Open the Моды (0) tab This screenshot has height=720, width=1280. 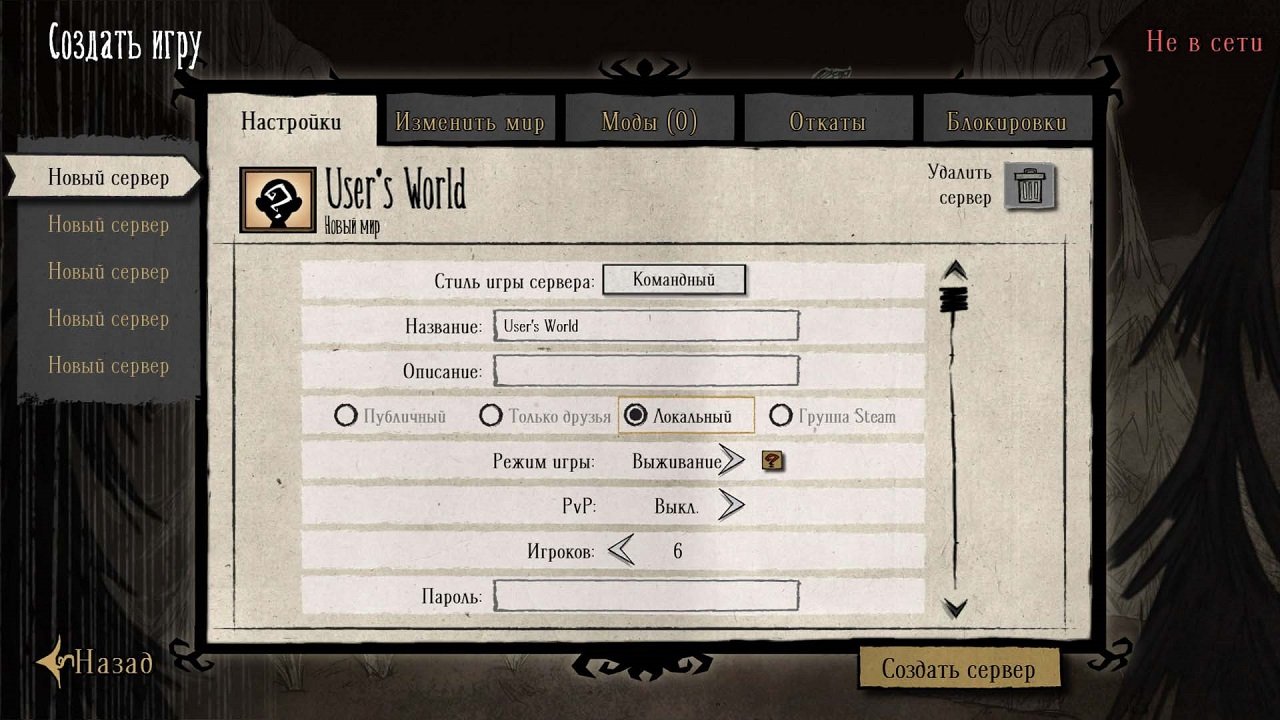point(650,119)
